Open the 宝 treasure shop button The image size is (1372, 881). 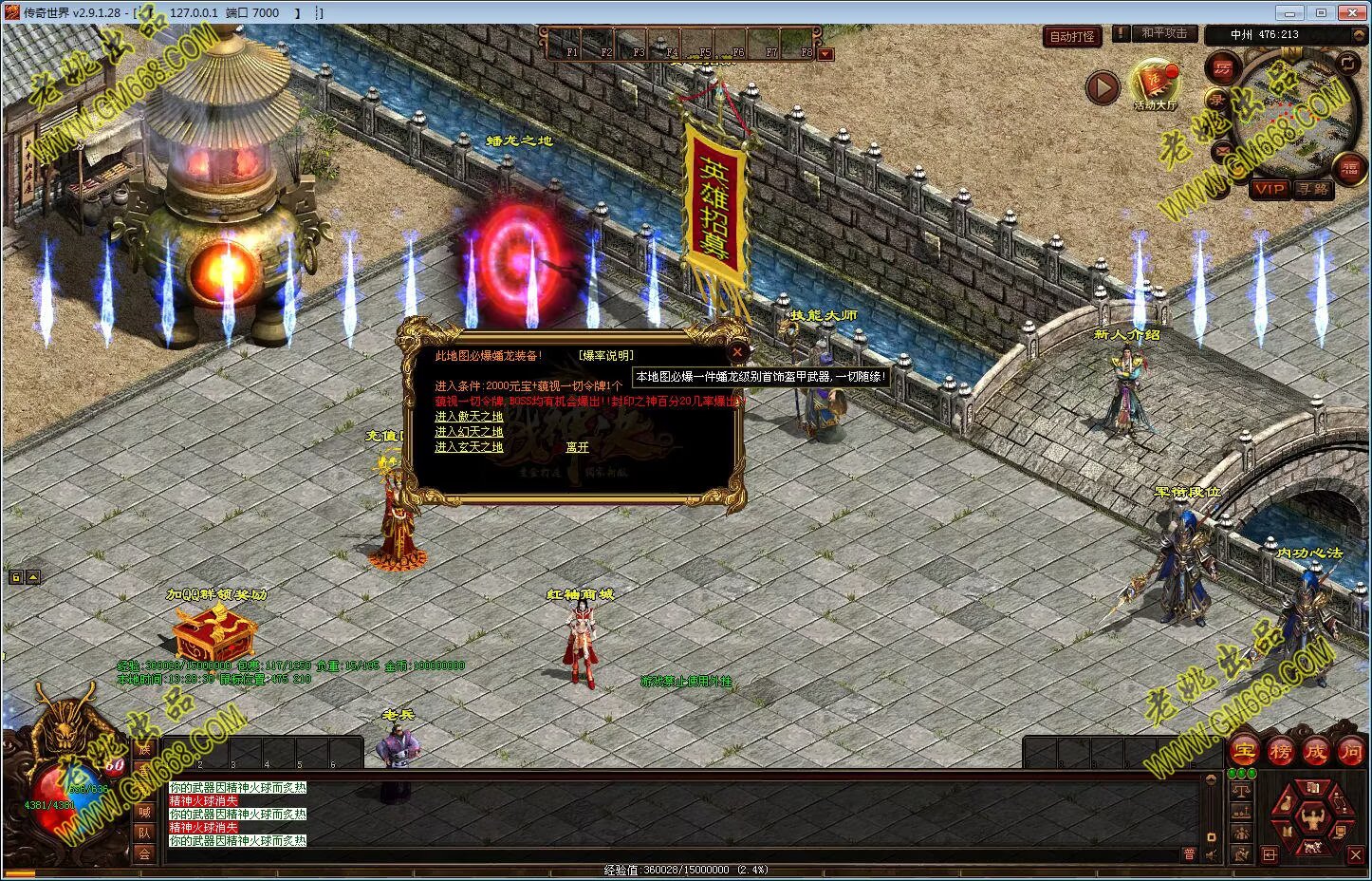(1244, 751)
